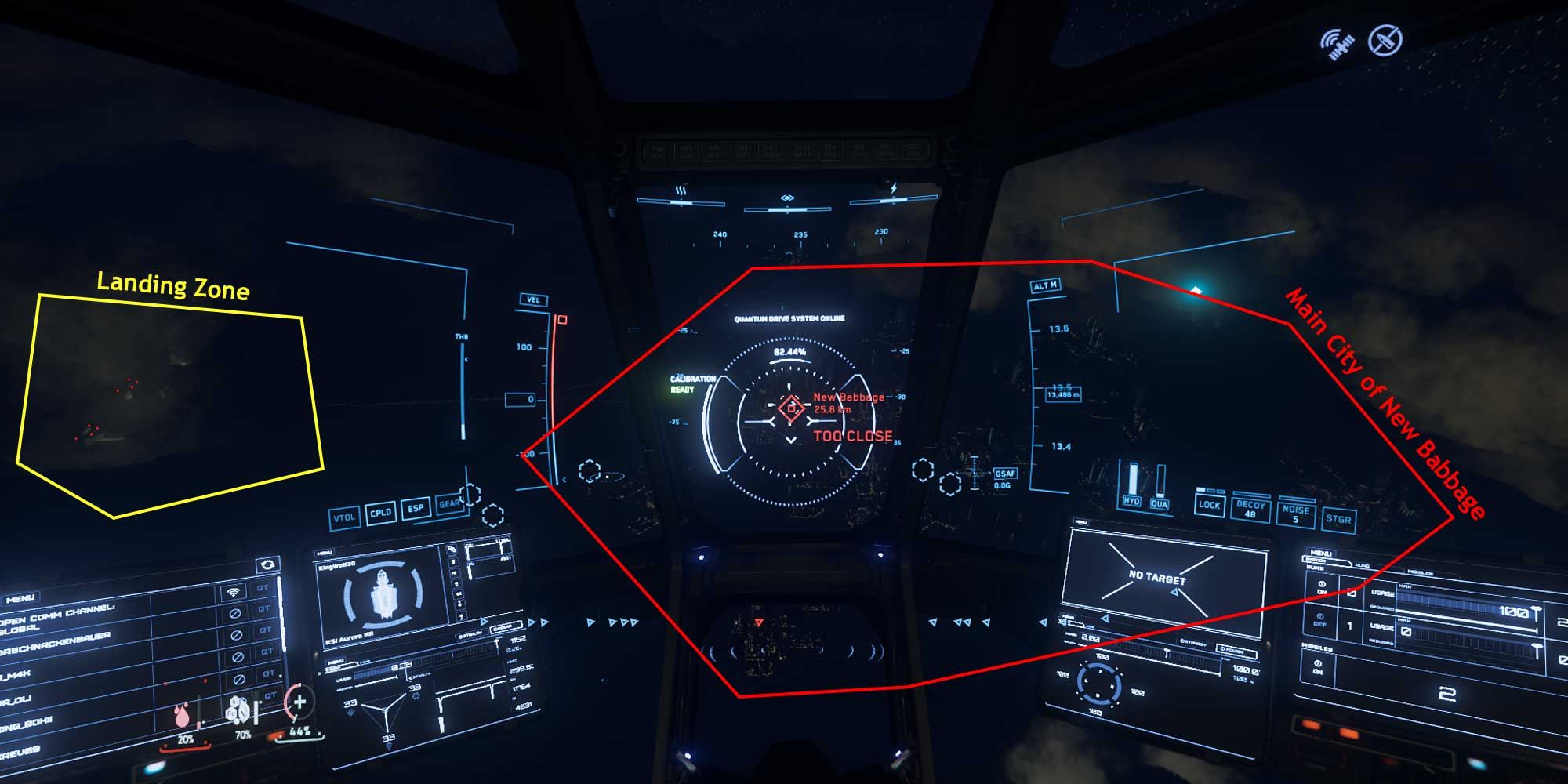This screenshot has height=784, width=1568.
Task: Click the wifi signal icon on the comm channel panel
Action: (232, 593)
